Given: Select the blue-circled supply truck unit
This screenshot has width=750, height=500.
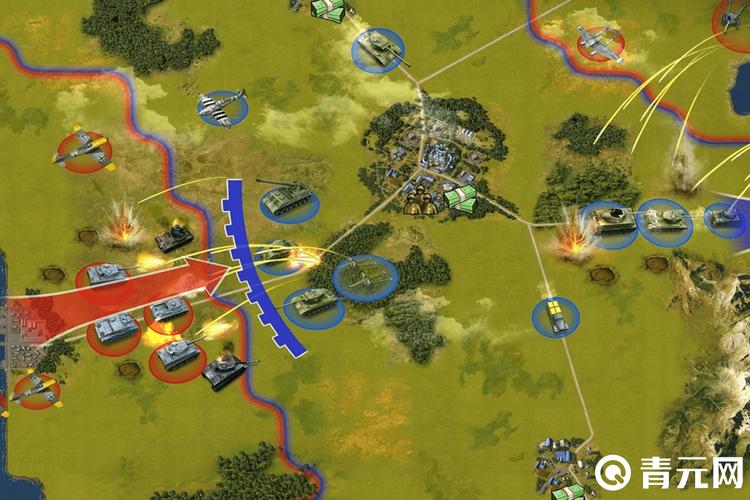Looking at the screenshot, I should [x=556, y=316].
